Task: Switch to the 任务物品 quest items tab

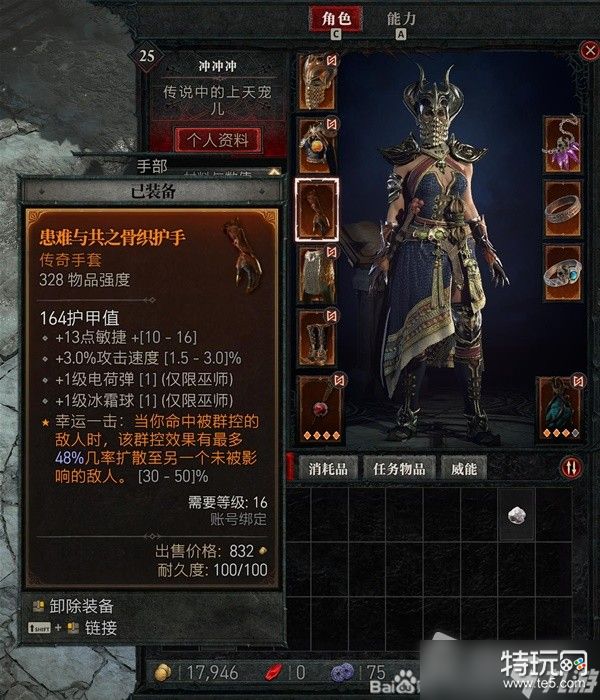Action: click(404, 468)
